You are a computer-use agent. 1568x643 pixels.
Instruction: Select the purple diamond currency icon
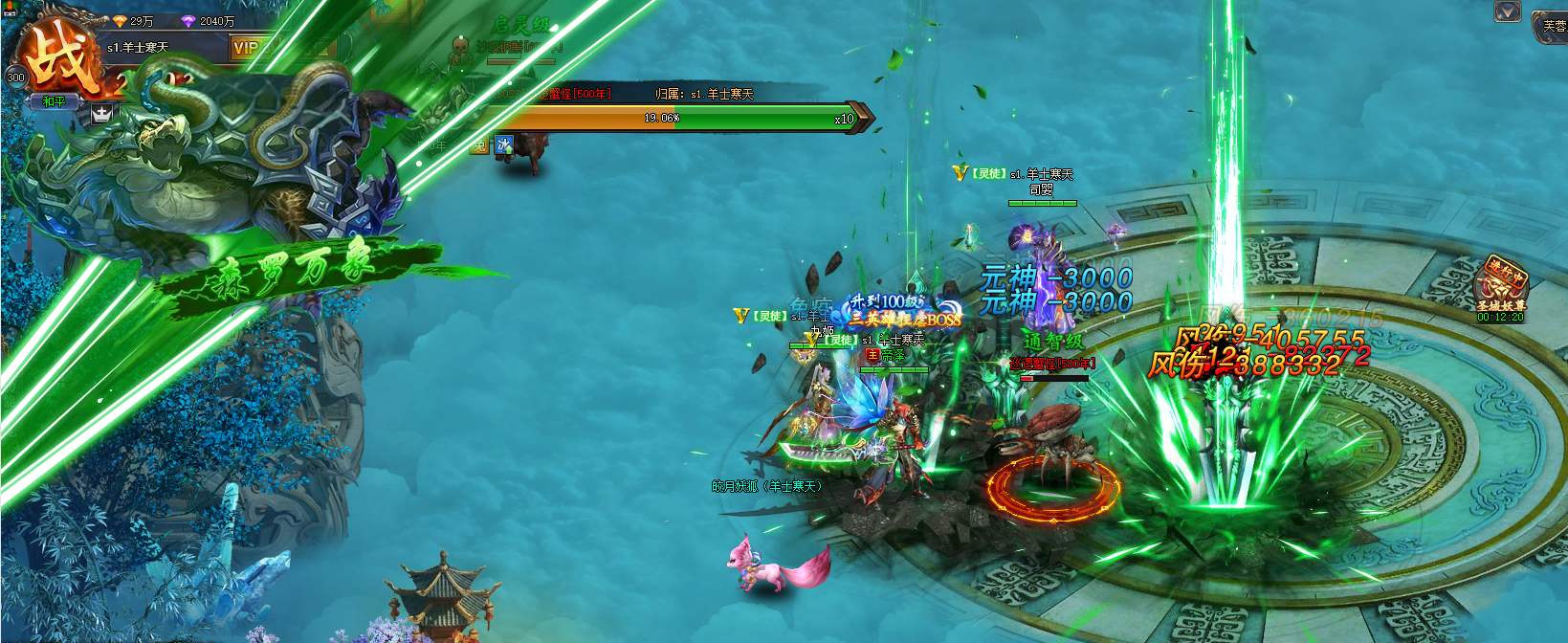click(188, 21)
